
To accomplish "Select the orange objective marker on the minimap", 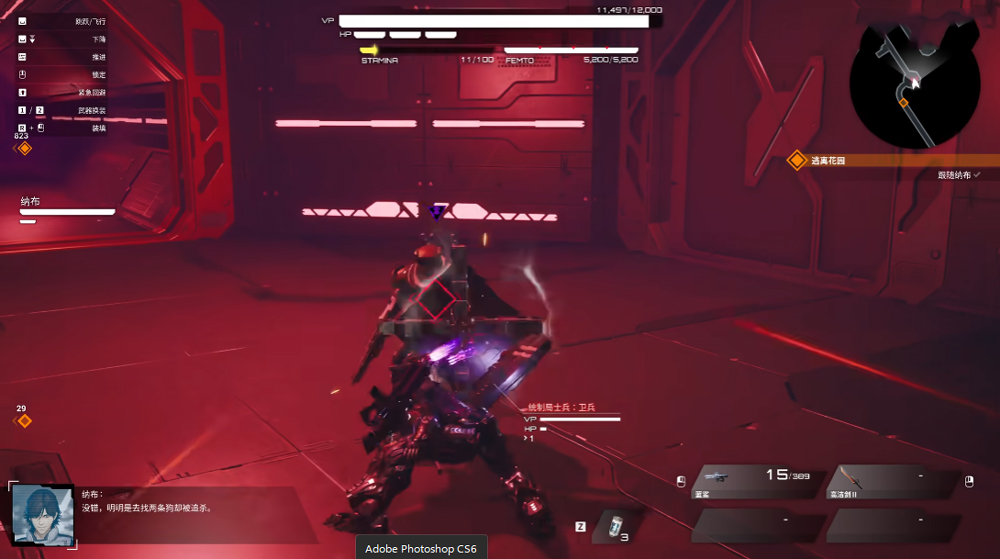I will 903,102.
